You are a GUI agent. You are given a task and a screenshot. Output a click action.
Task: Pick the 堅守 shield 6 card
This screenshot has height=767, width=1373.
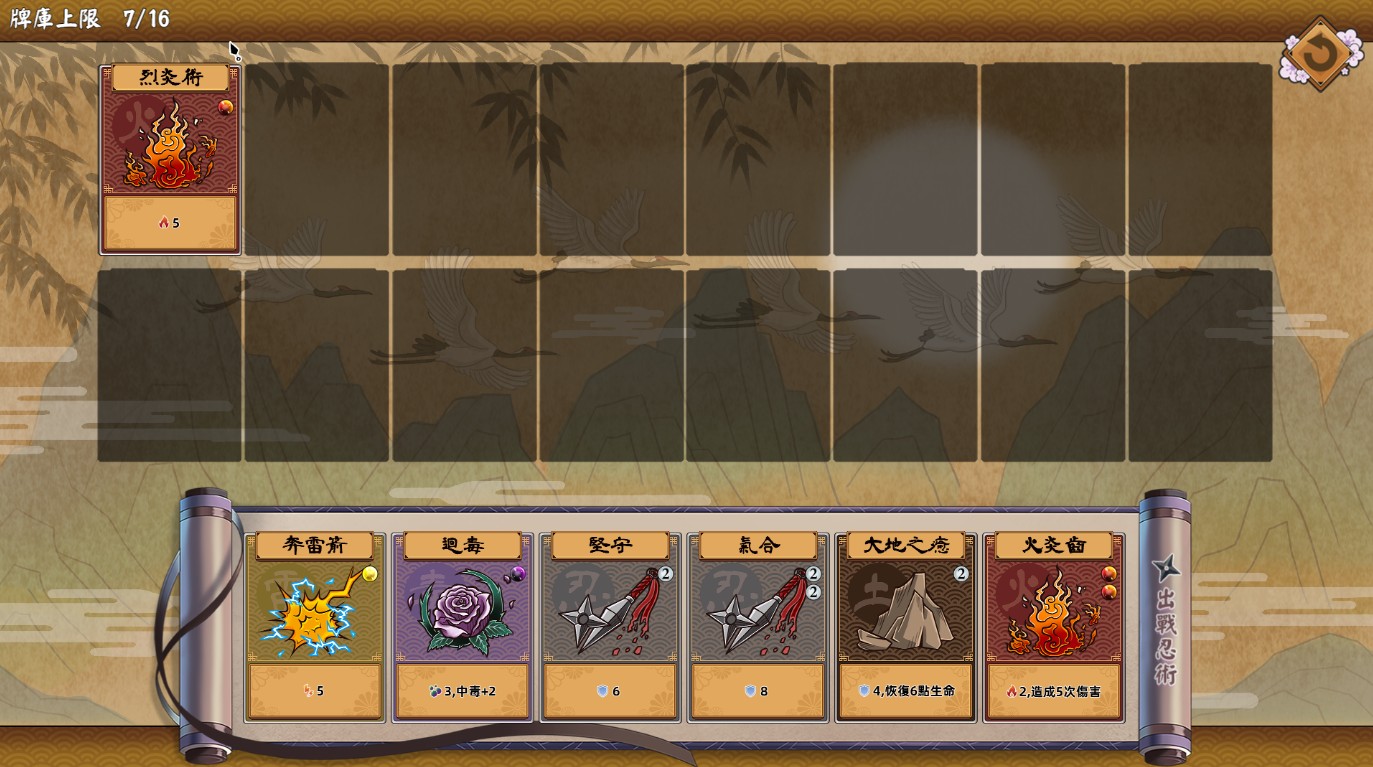click(610, 626)
